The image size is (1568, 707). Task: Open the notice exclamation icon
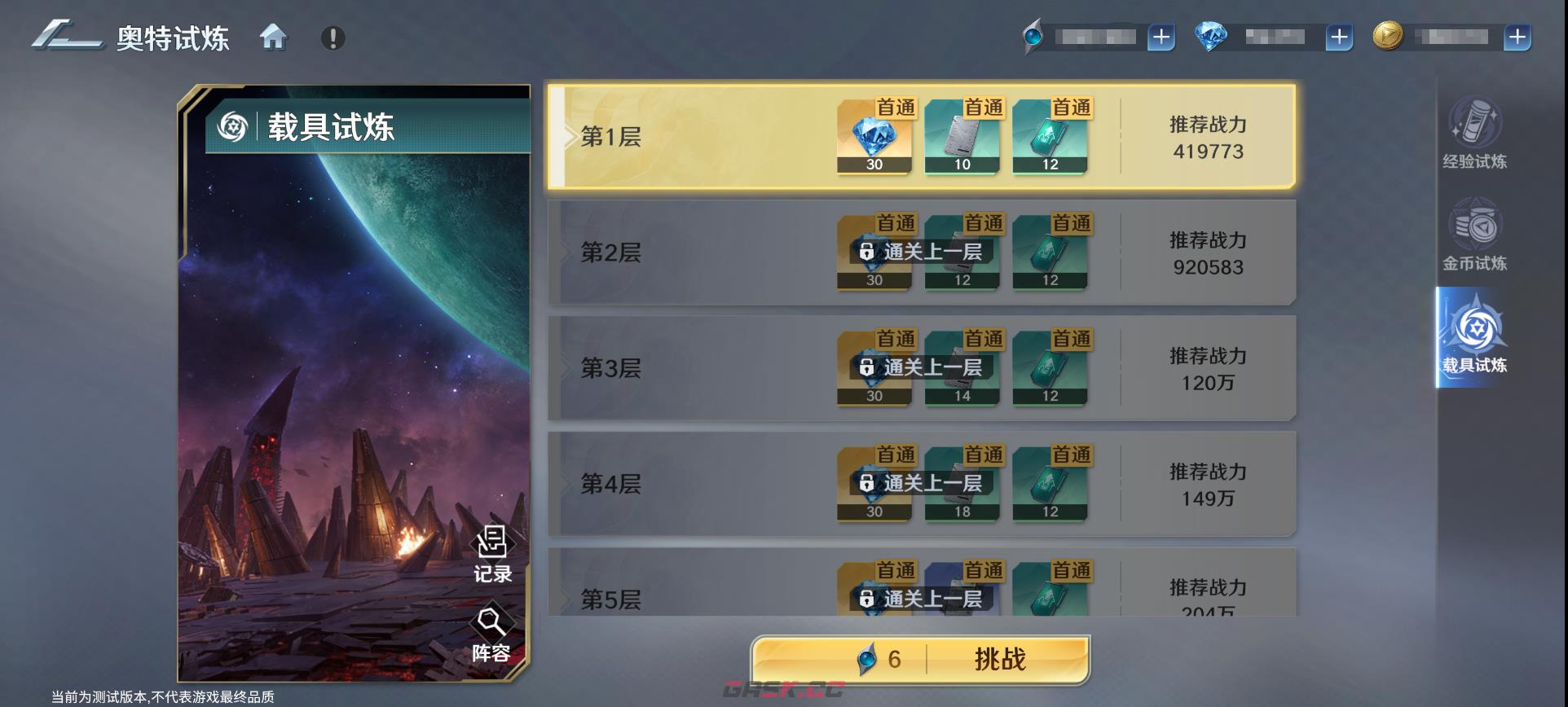[333, 36]
